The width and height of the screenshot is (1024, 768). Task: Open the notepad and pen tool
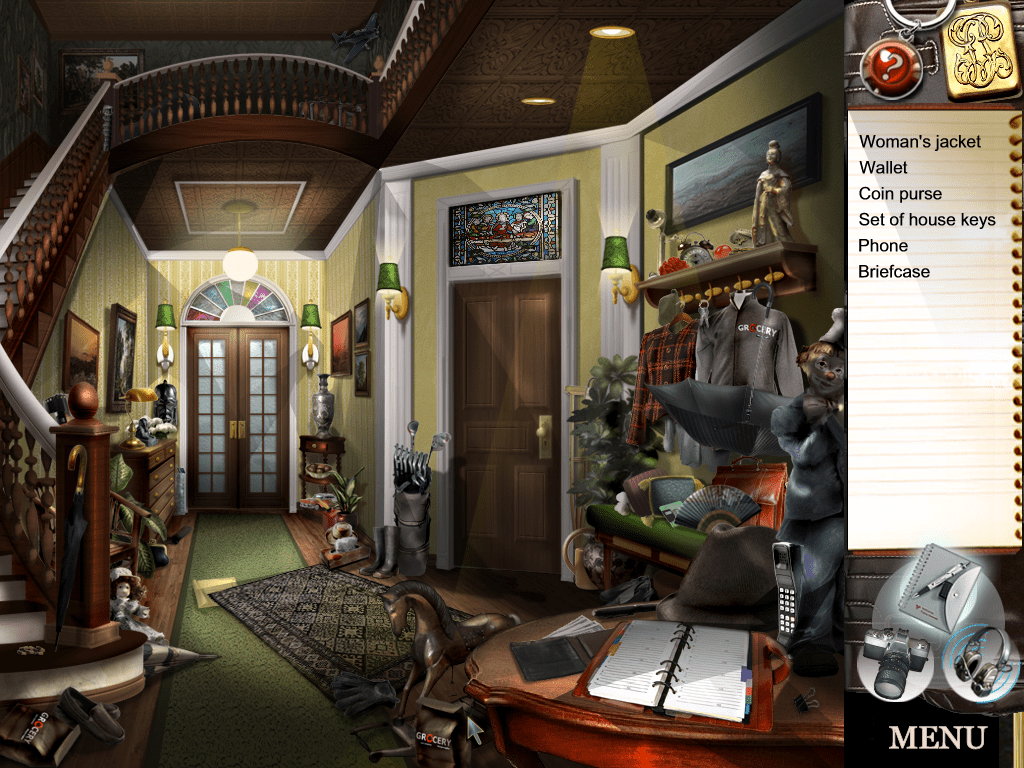931,592
